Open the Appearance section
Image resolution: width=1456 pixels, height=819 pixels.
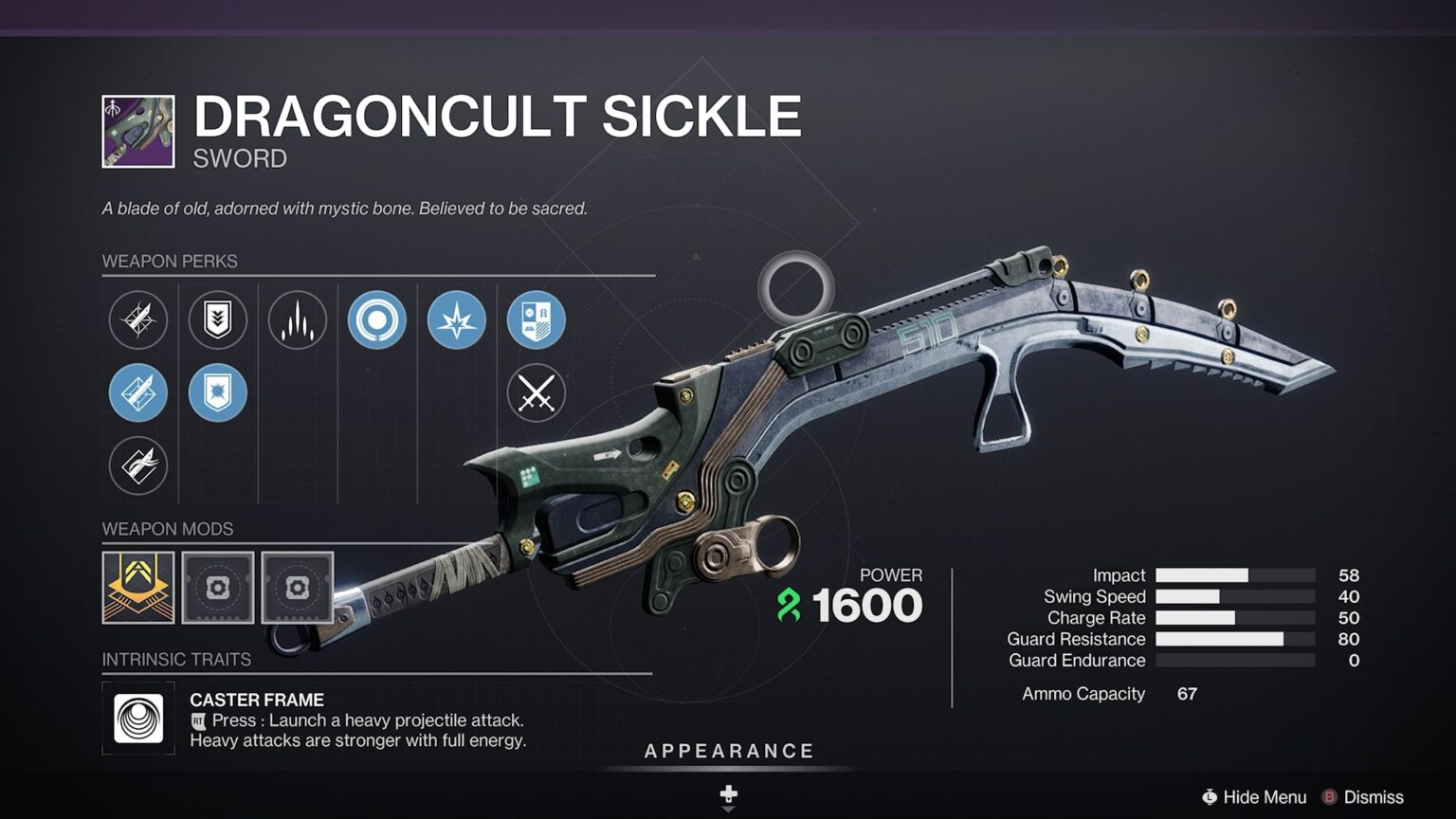click(x=728, y=752)
